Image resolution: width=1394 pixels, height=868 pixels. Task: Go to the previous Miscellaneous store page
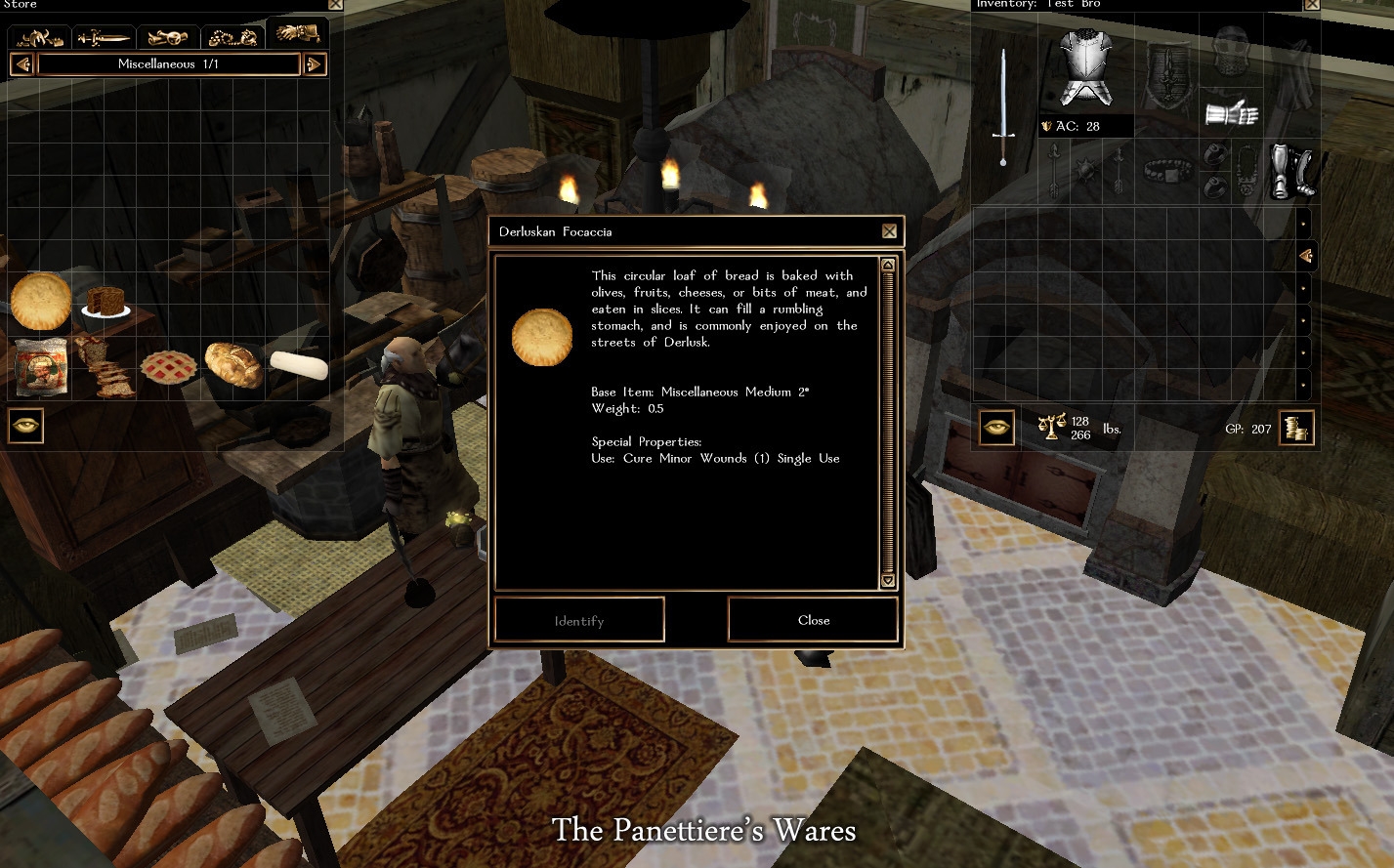(x=21, y=64)
